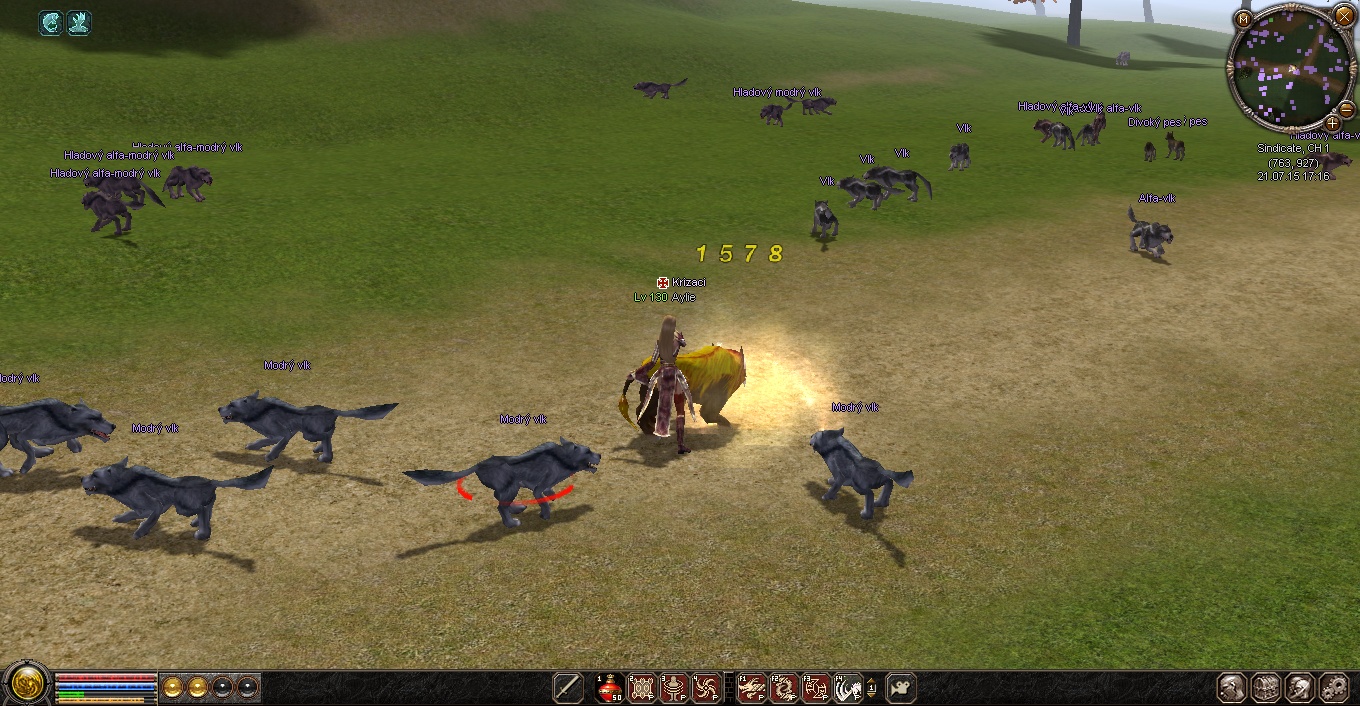Click the golden dragon orb emblem
This screenshot has height=706, width=1360.
[x=25, y=685]
